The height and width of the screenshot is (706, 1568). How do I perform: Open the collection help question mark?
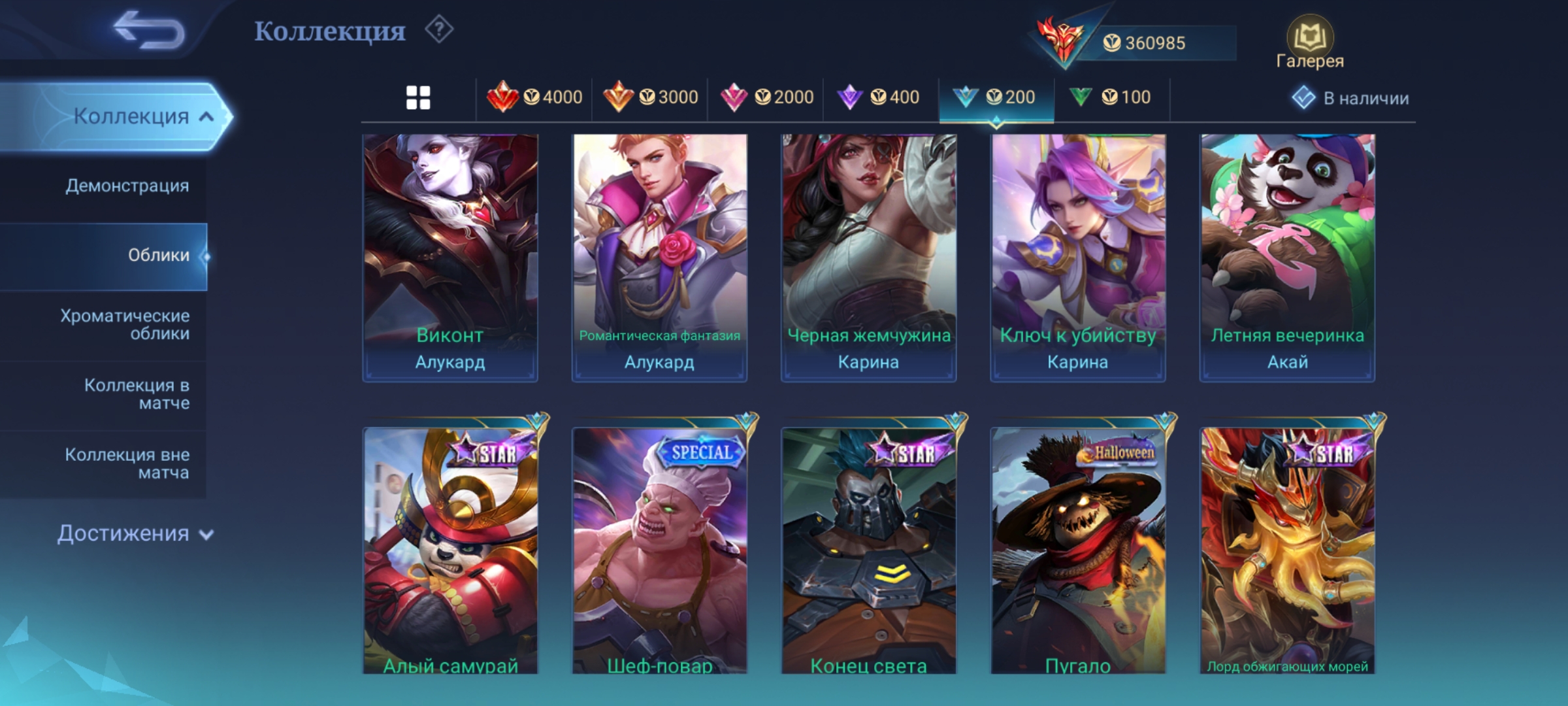[x=439, y=30]
